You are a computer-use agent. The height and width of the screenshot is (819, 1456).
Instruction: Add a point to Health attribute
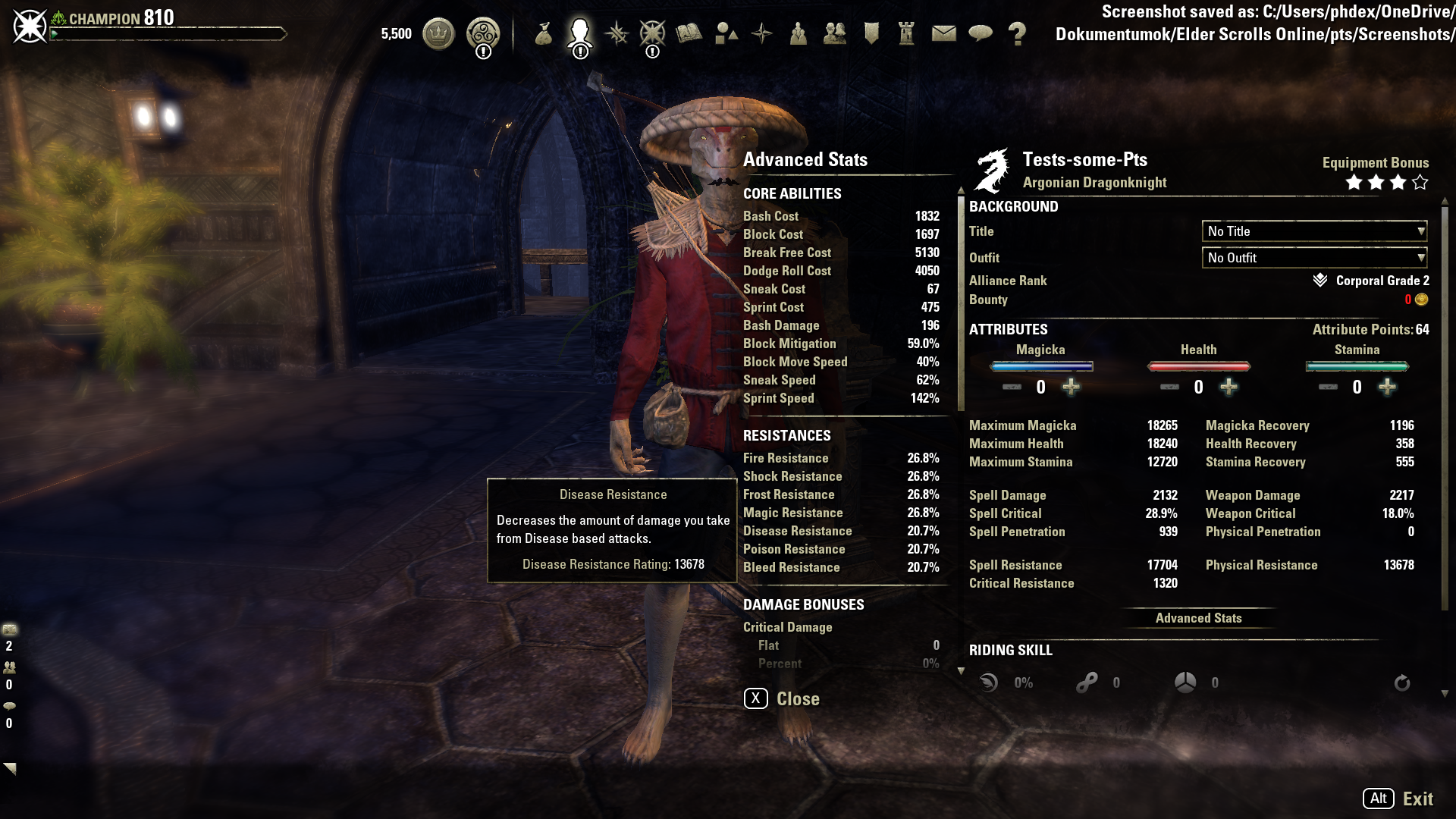coord(1228,388)
